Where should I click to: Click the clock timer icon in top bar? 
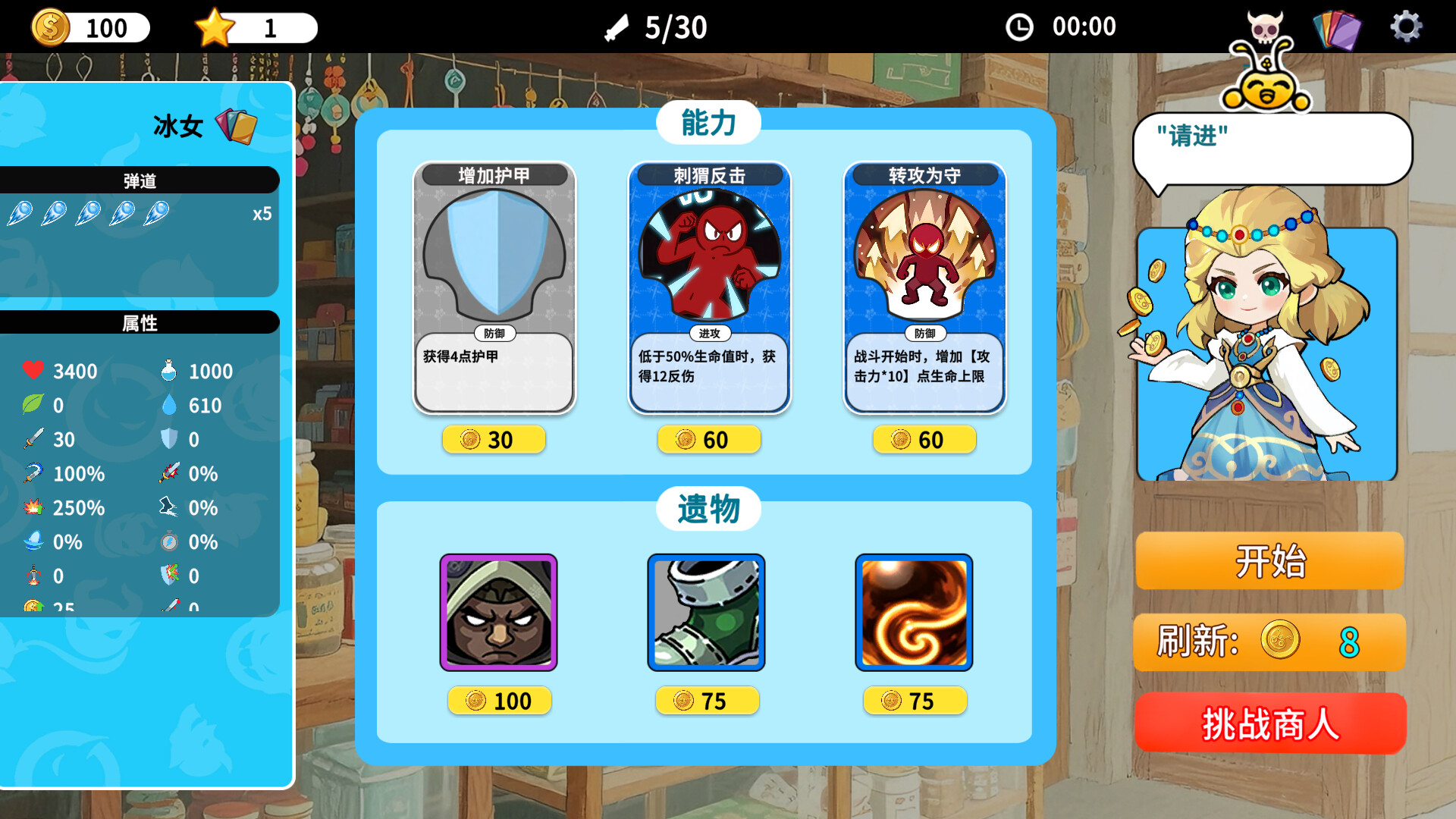tap(1019, 26)
